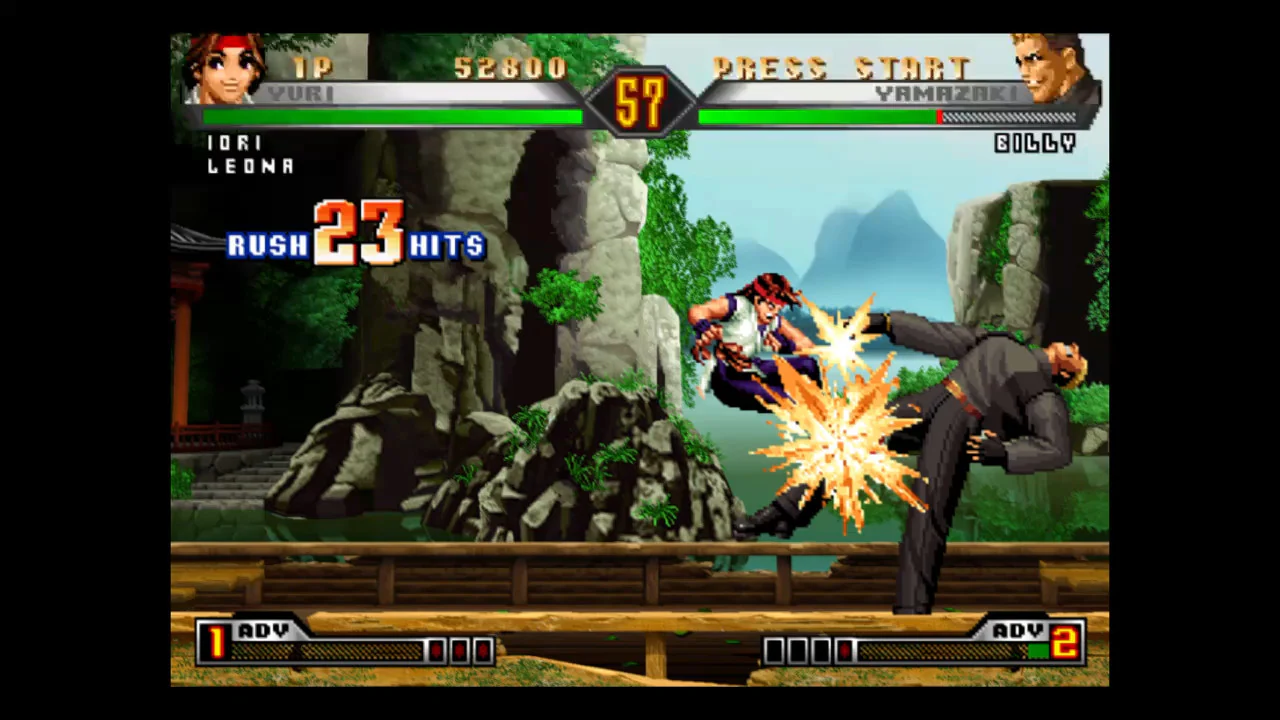Click the LEONA striker name
Image resolution: width=1280 pixels, height=720 pixels.
tap(249, 167)
